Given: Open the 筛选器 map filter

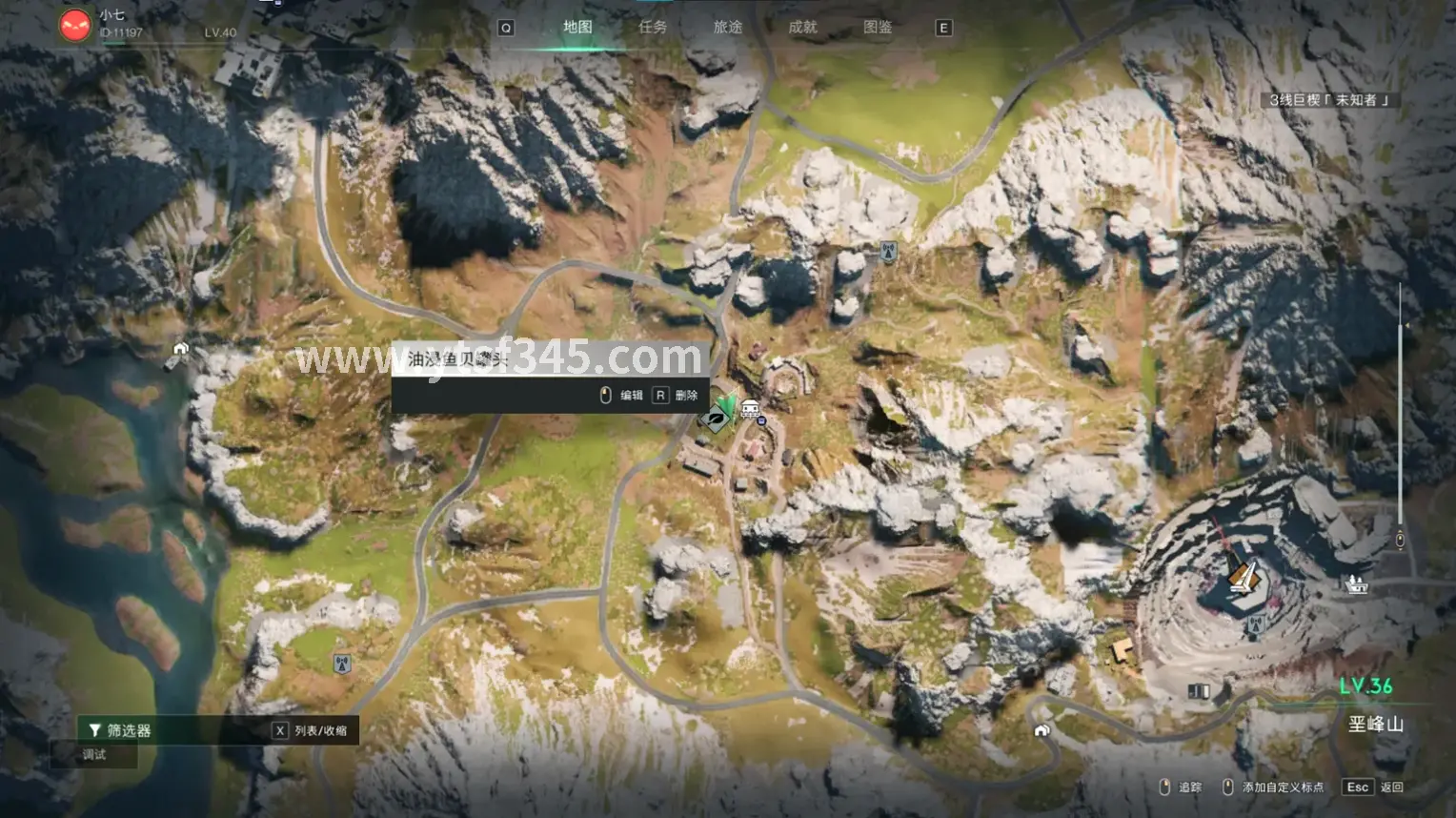Looking at the screenshot, I should coord(120,730).
